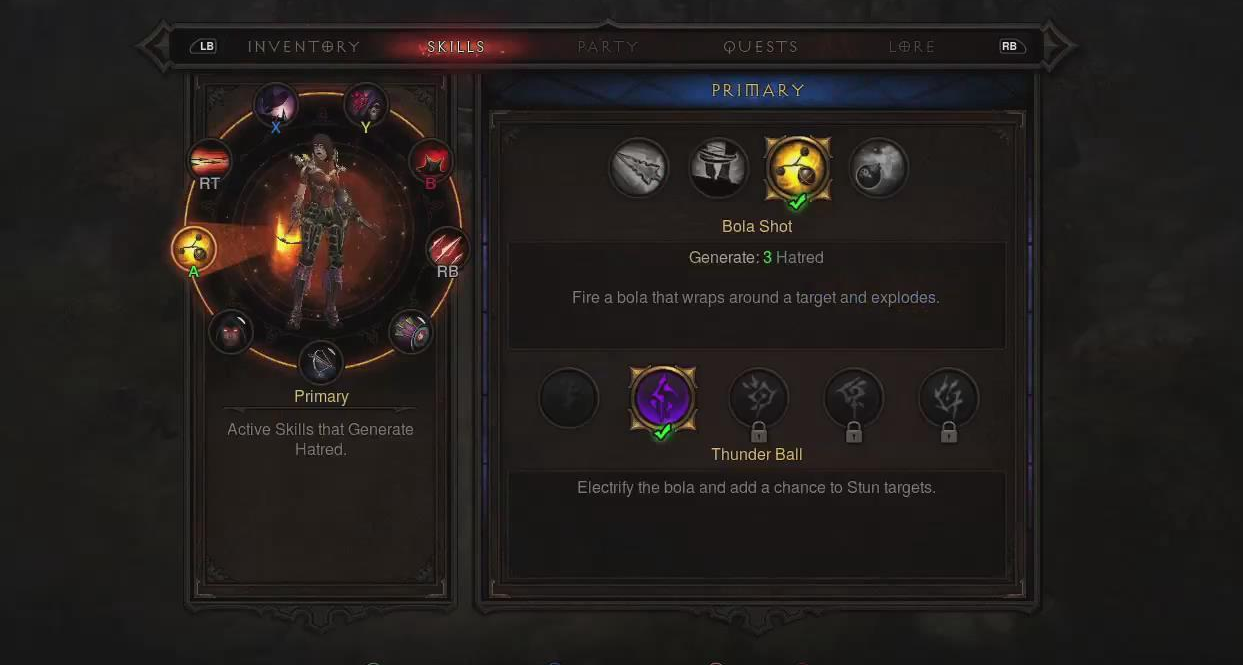1243x665 pixels.
Task: Switch to the Inventory tab
Action: tap(303, 46)
